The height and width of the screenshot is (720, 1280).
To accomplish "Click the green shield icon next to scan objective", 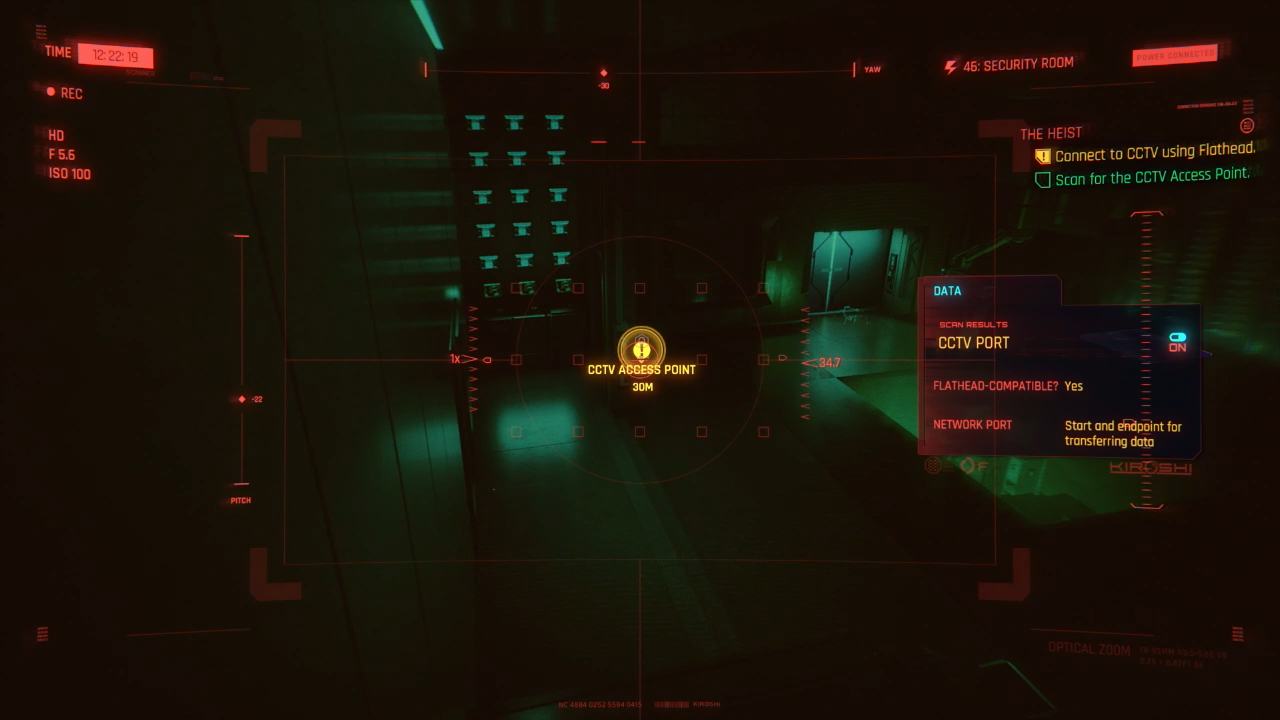I will (x=1042, y=180).
